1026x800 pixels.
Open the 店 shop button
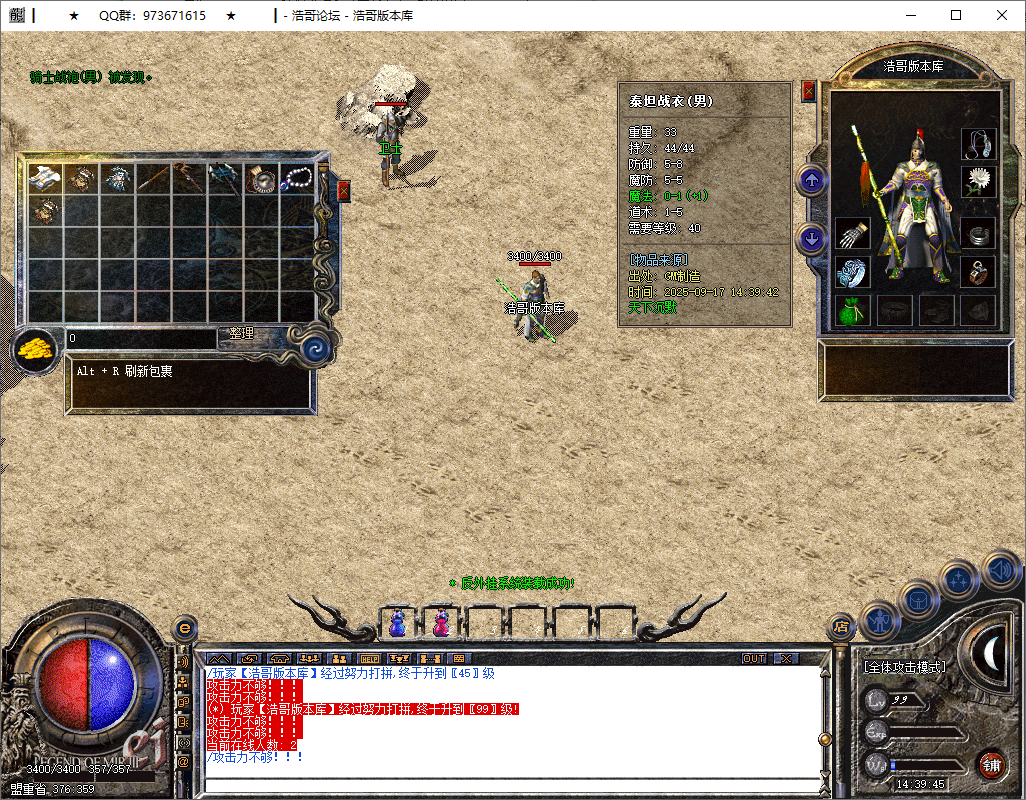pyautogui.click(x=842, y=627)
